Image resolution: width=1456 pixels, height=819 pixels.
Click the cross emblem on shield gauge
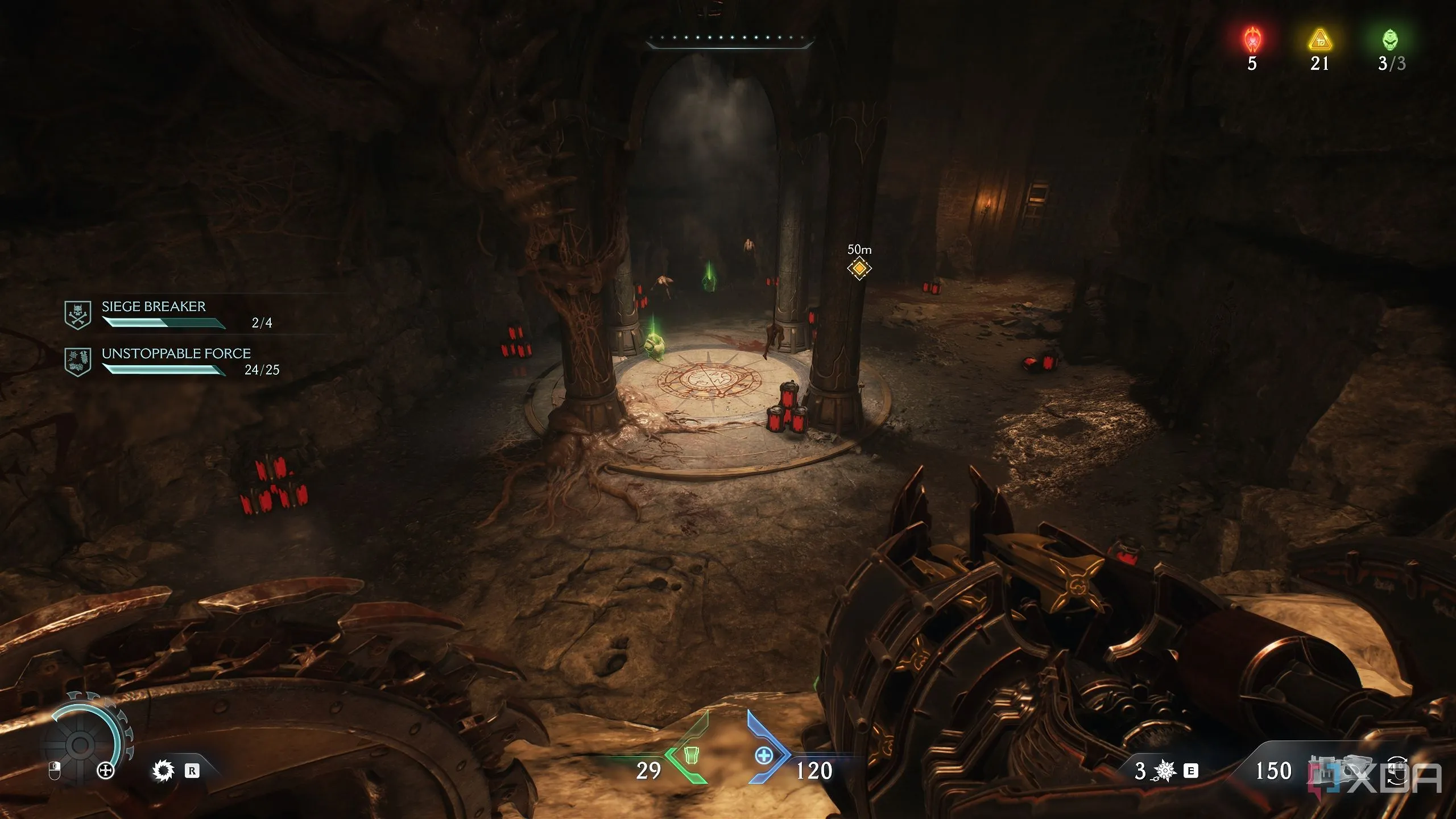tap(106, 771)
